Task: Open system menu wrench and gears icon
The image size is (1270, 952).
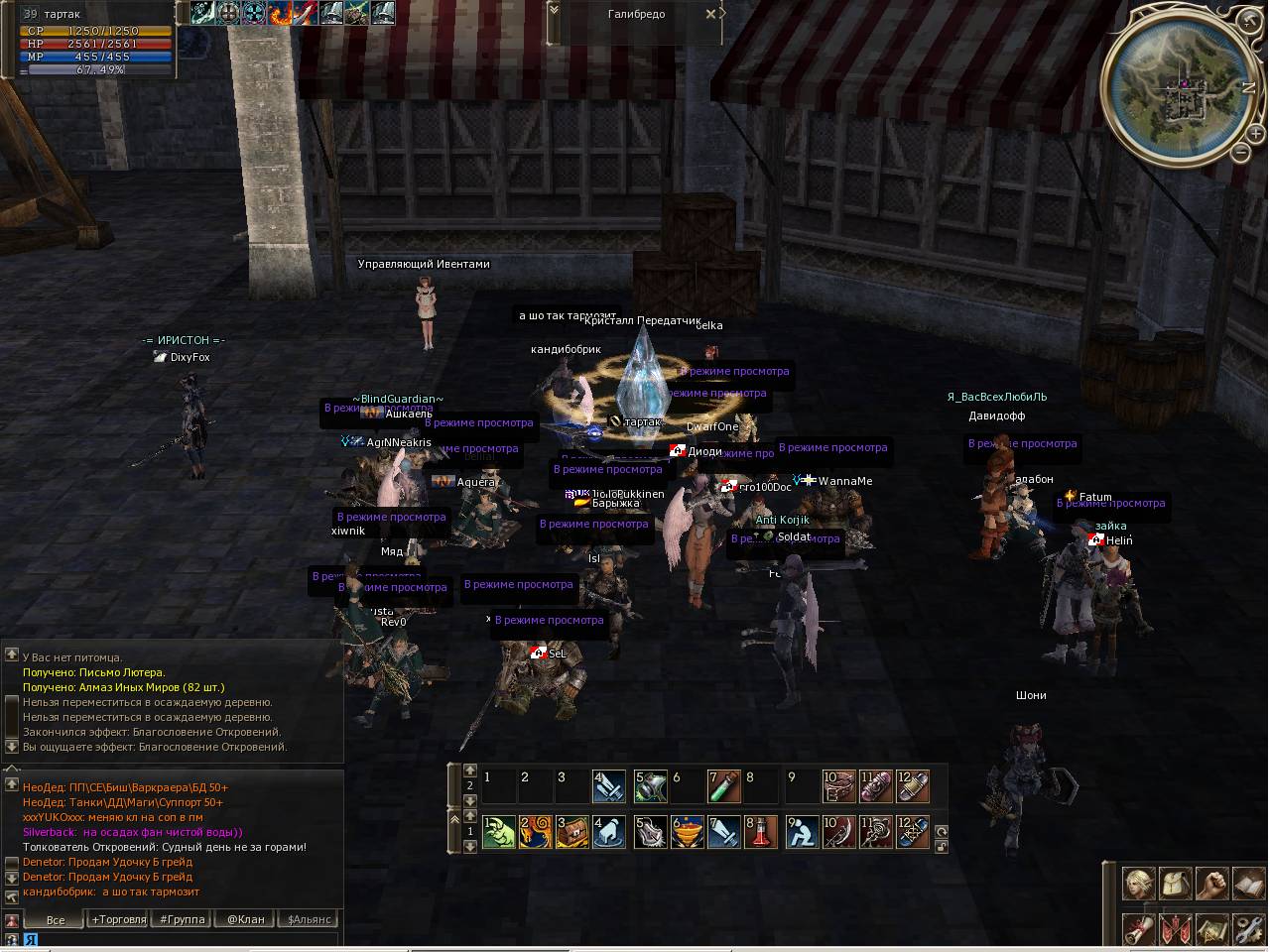Action: (1249, 930)
